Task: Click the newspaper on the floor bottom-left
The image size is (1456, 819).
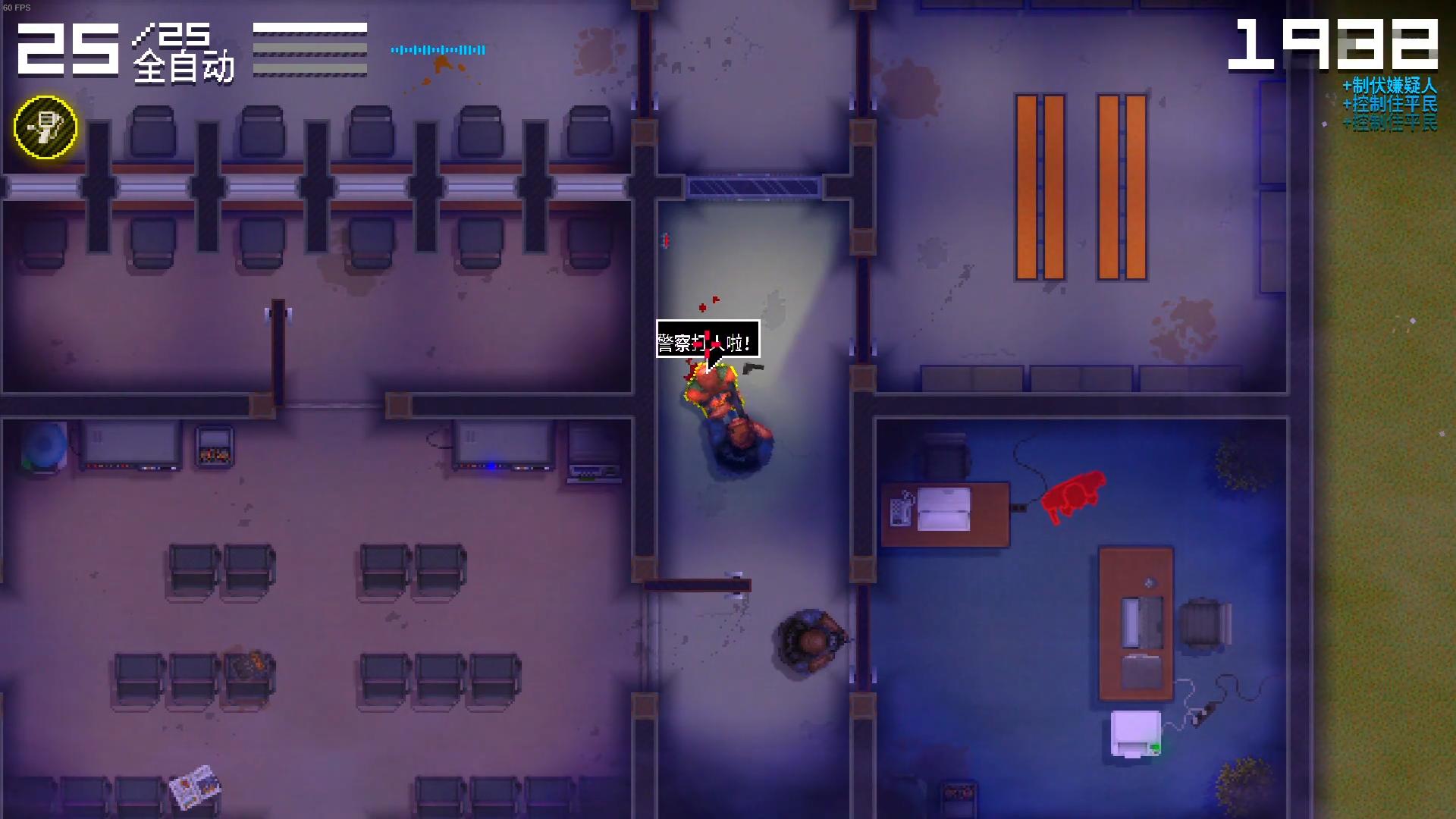Action: pyautogui.click(x=195, y=787)
